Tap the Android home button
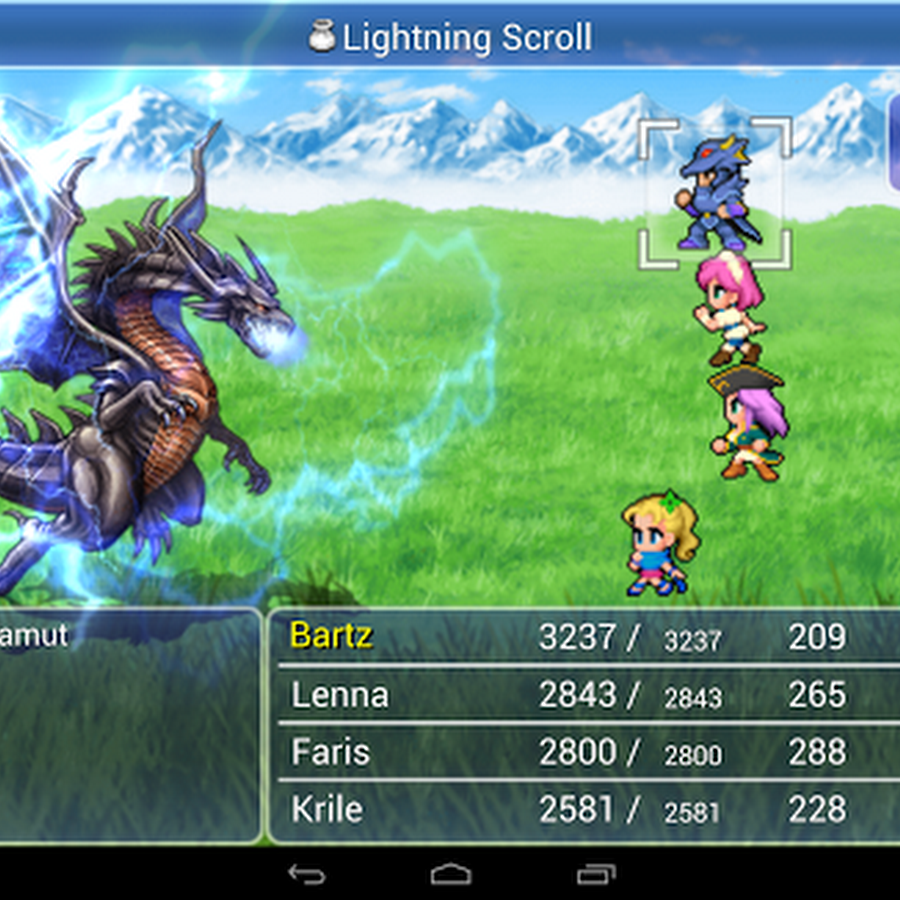 click(x=450, y=874)
